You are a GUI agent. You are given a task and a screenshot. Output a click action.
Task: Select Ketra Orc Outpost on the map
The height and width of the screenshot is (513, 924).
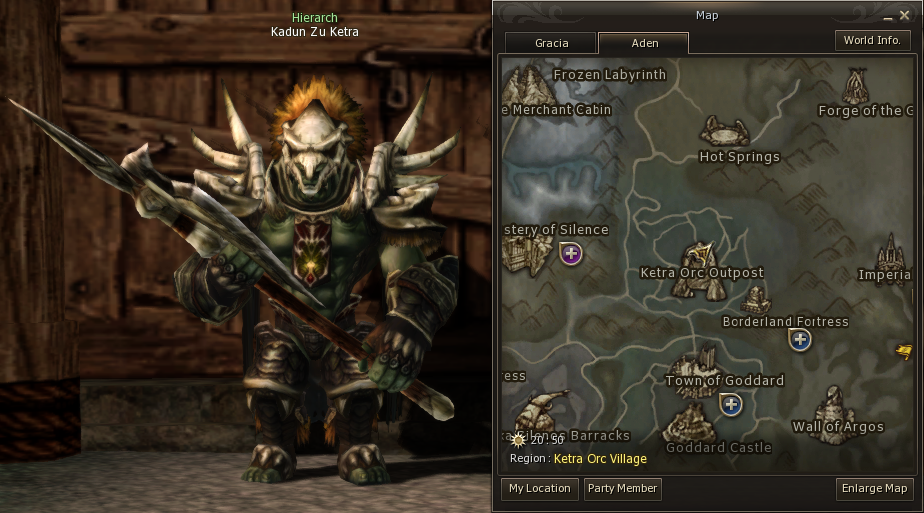click(701, 270)
